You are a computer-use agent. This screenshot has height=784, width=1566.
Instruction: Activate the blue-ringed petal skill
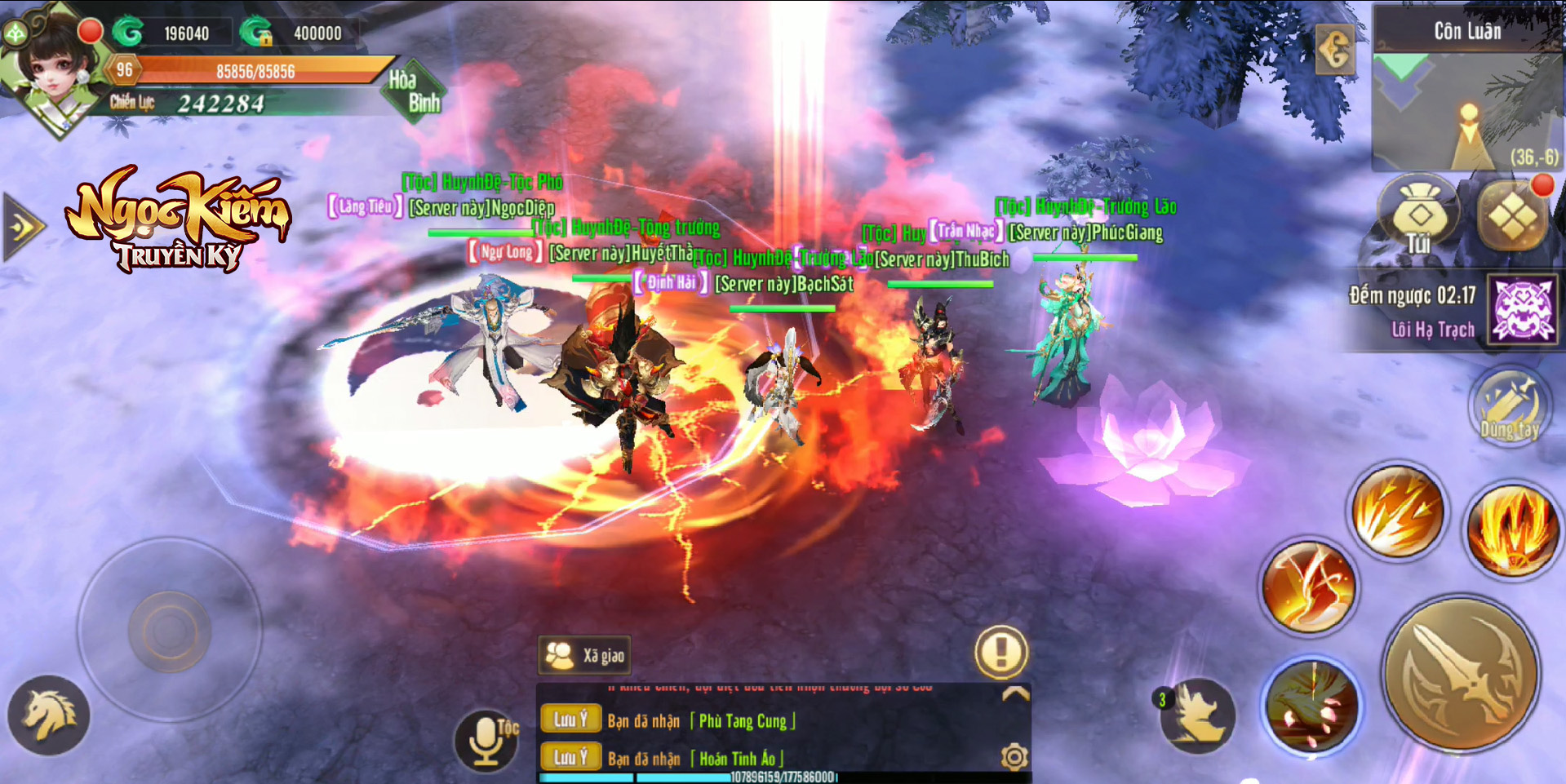point(1311,705)
